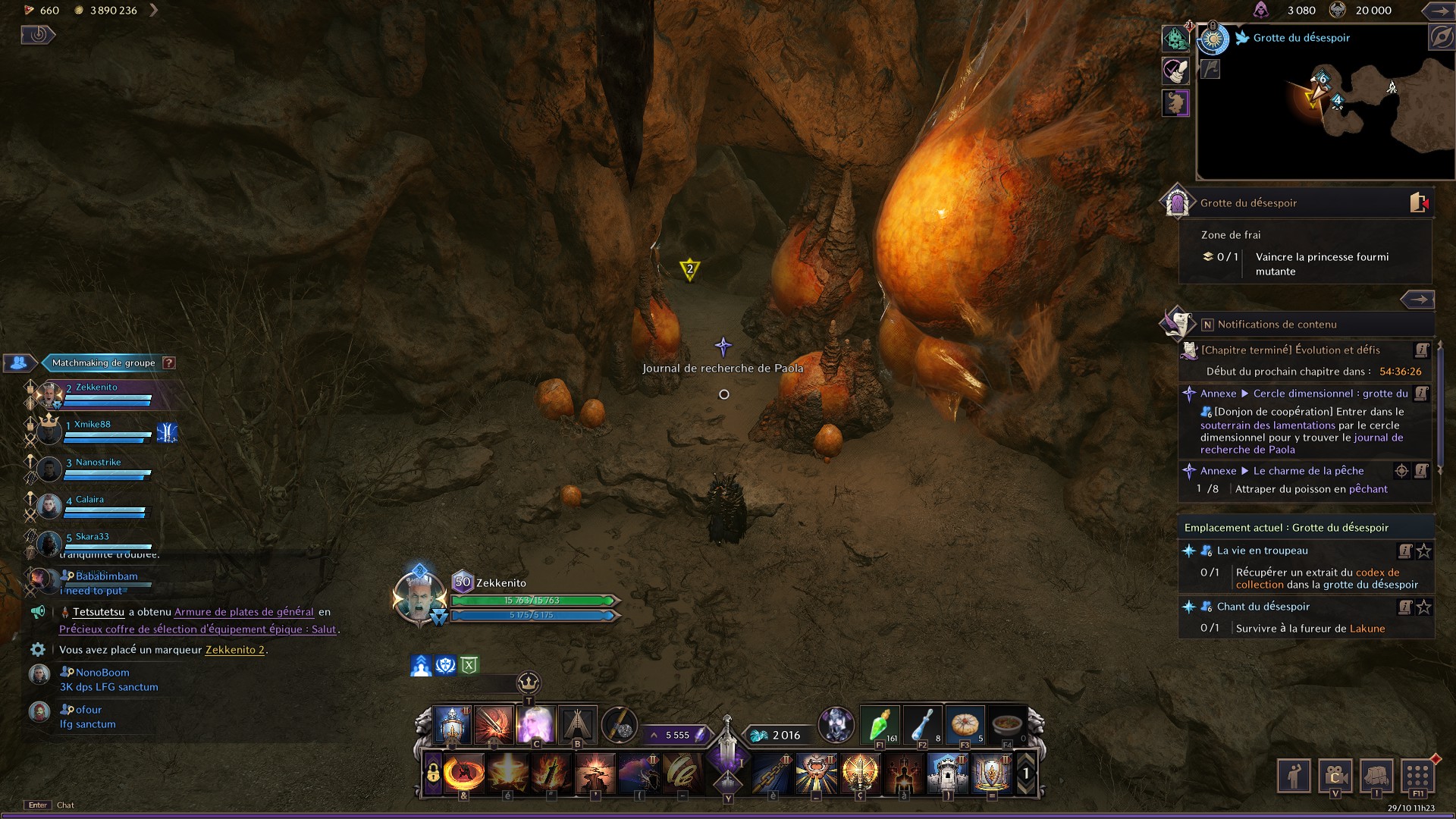Screen dimensions: 1456x819
Task: Click the Zekkenito 2 marker link in chat
Action: (235, 650)
